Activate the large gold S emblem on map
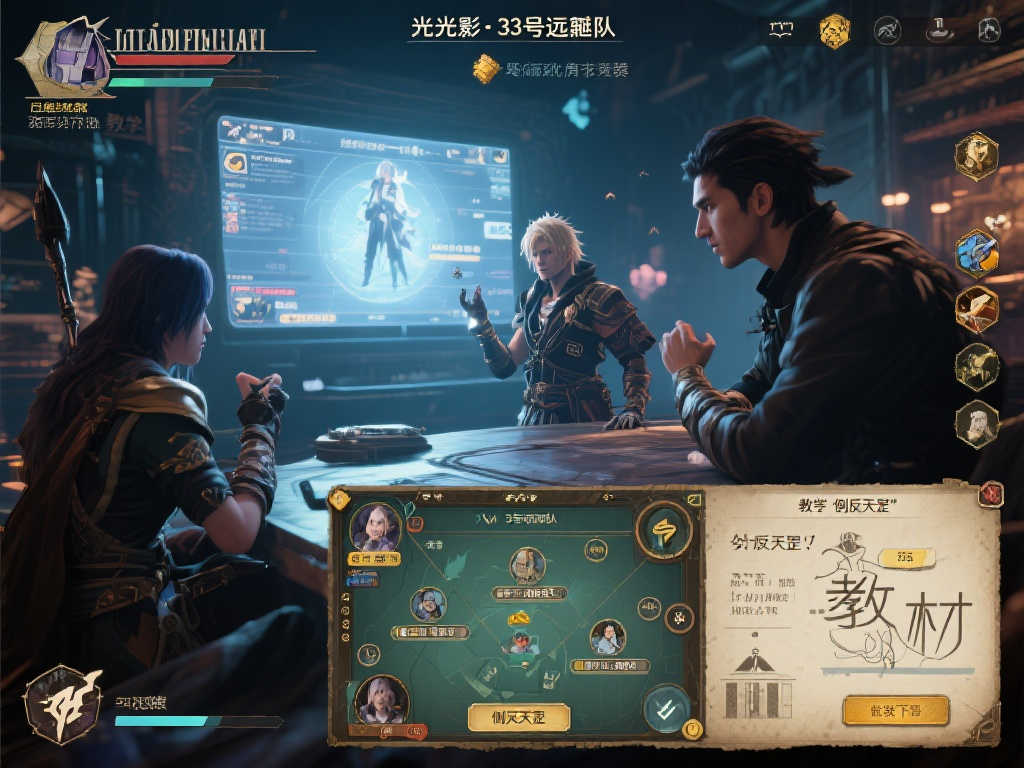Screen dimensions: 1024x768 pos(664,529)
